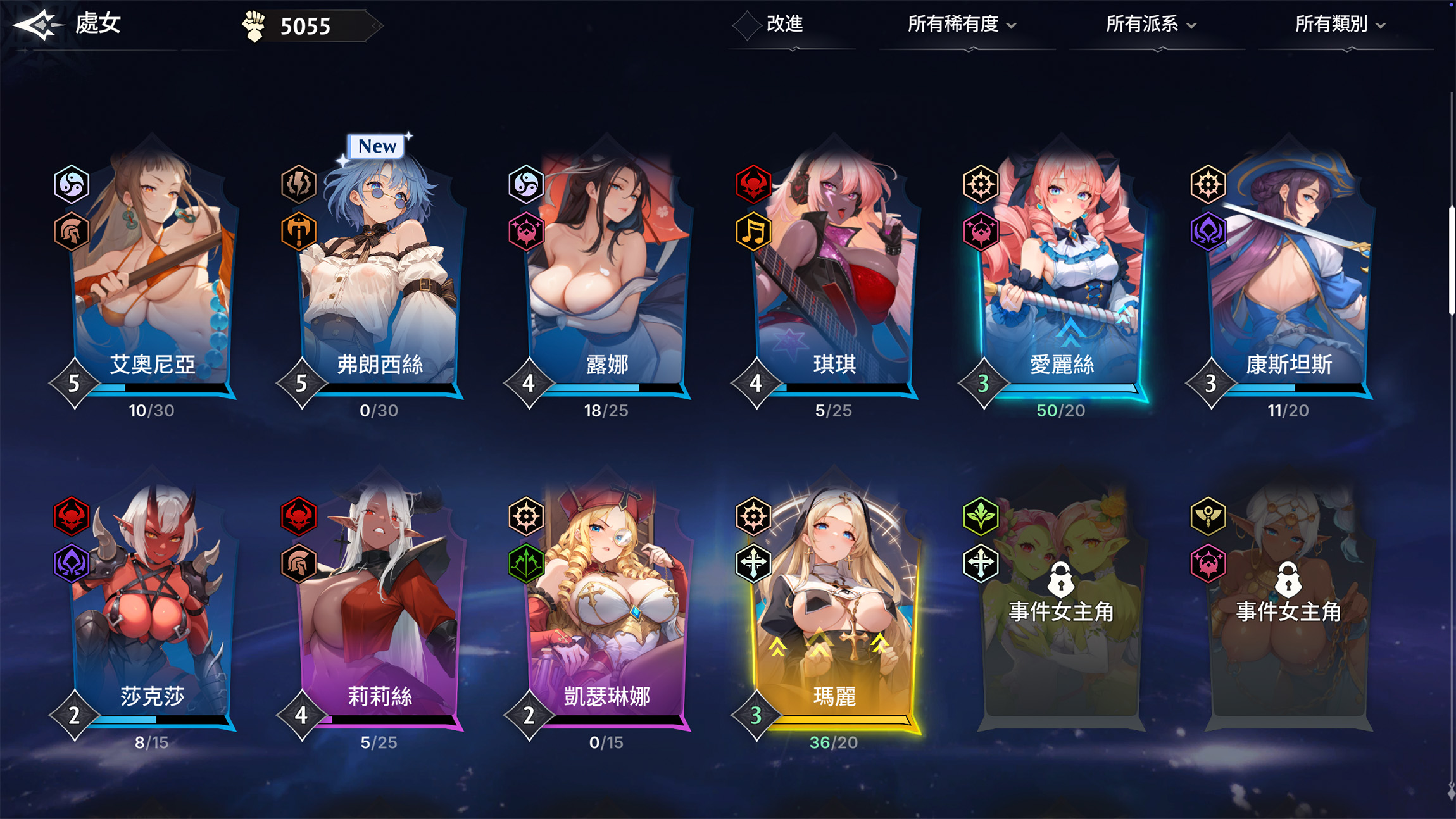Click the lock on the rightmost 事件女主角 card
This screenshot has width=1456, height=819.
[x=1287, y=581]
